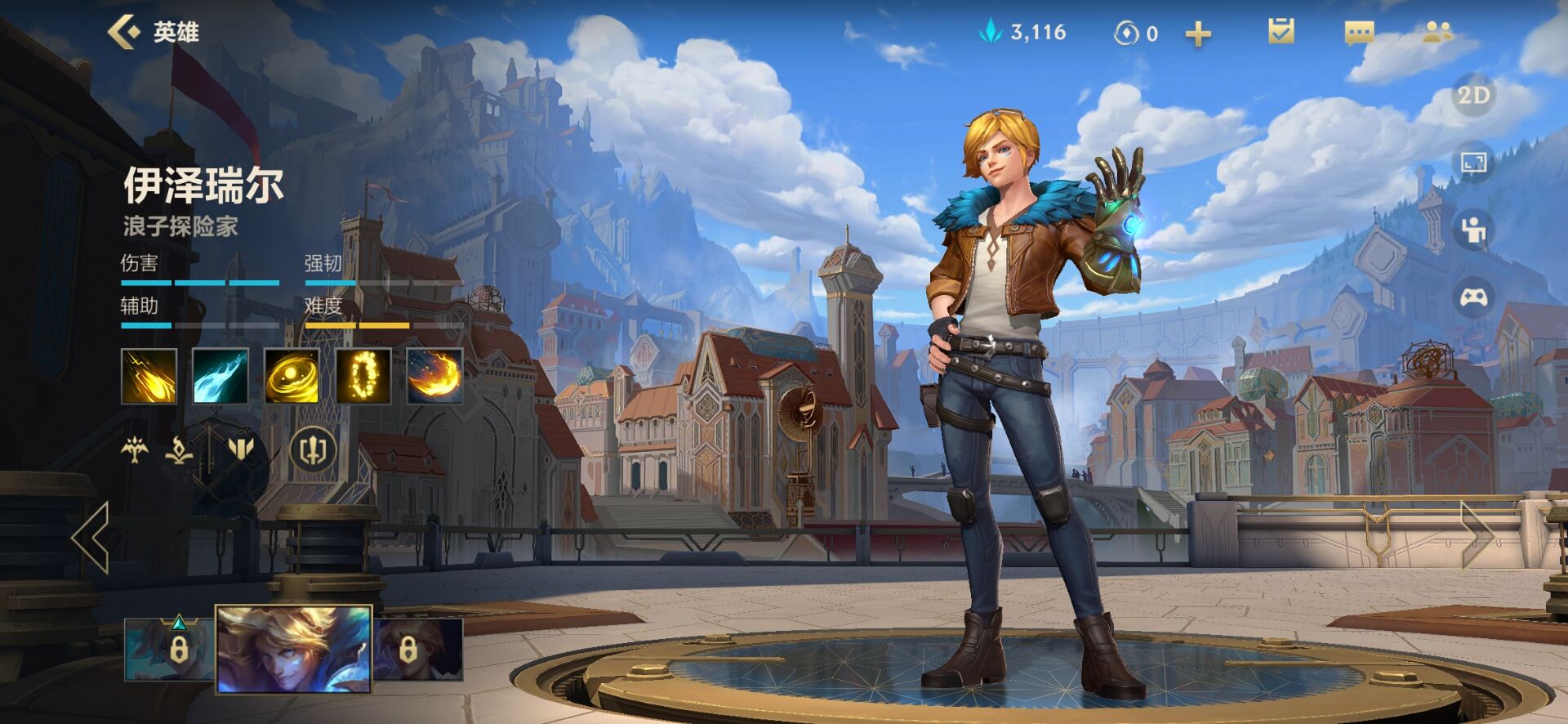The image size is (1568, 724).
Task: View the yellow lightning streak ability
Action: point(149,376)
